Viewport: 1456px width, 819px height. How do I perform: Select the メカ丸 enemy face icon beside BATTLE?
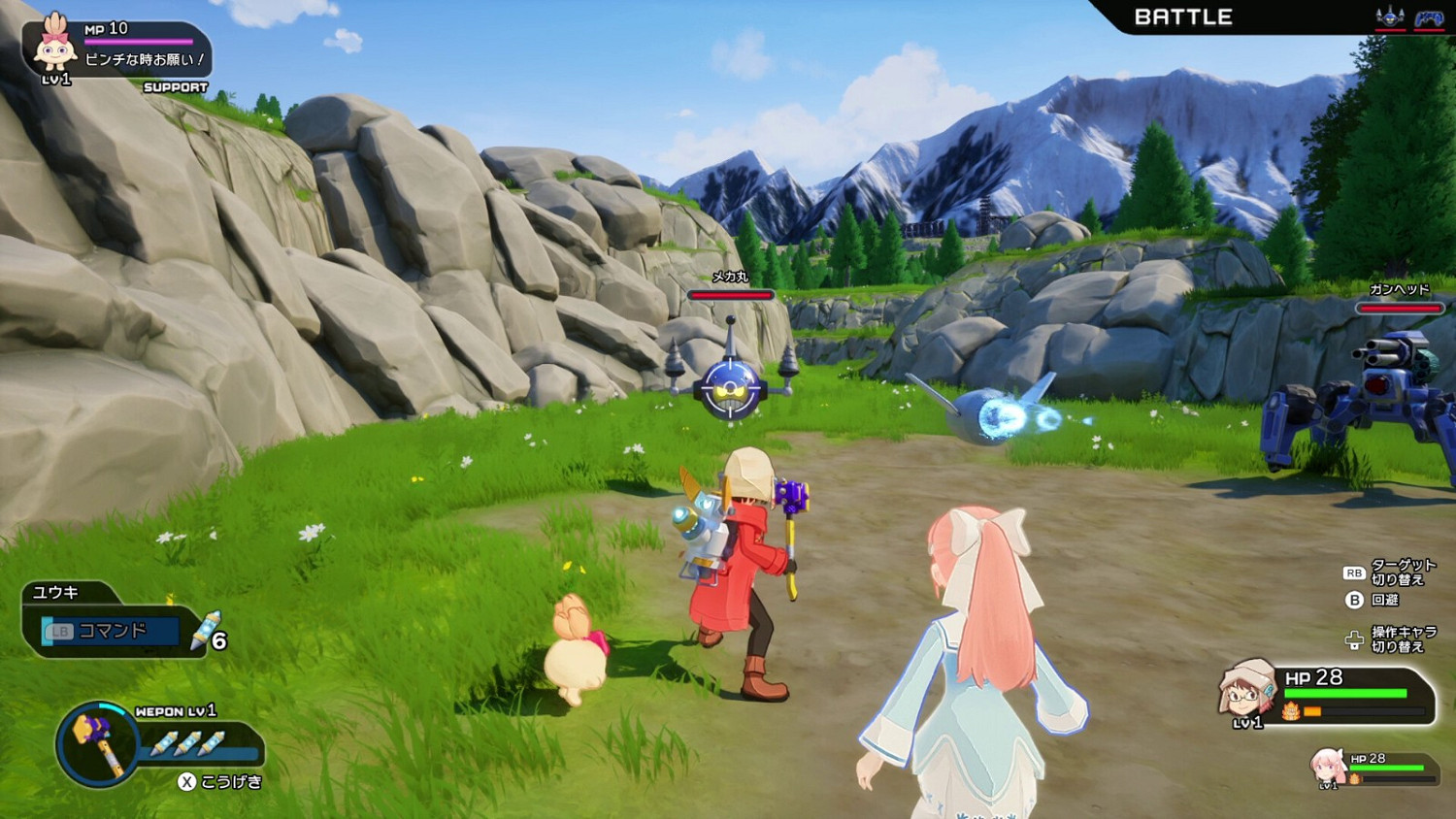[x=1390, y=17]
